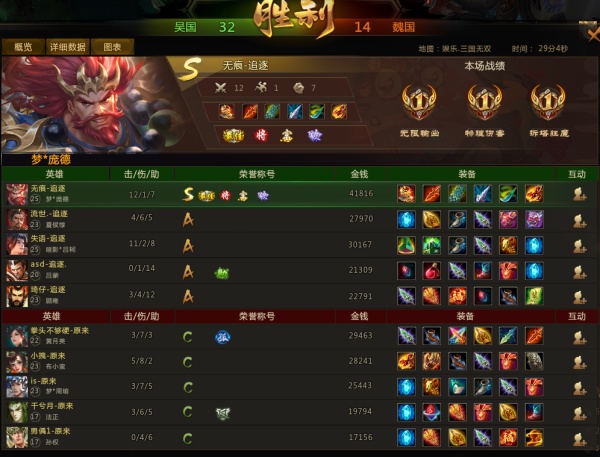Image resolution: width=600 pixels, height=457 pixels.
Task: Click the green honor badge on asd-追逐's row
Action: [x=221, y=271]
